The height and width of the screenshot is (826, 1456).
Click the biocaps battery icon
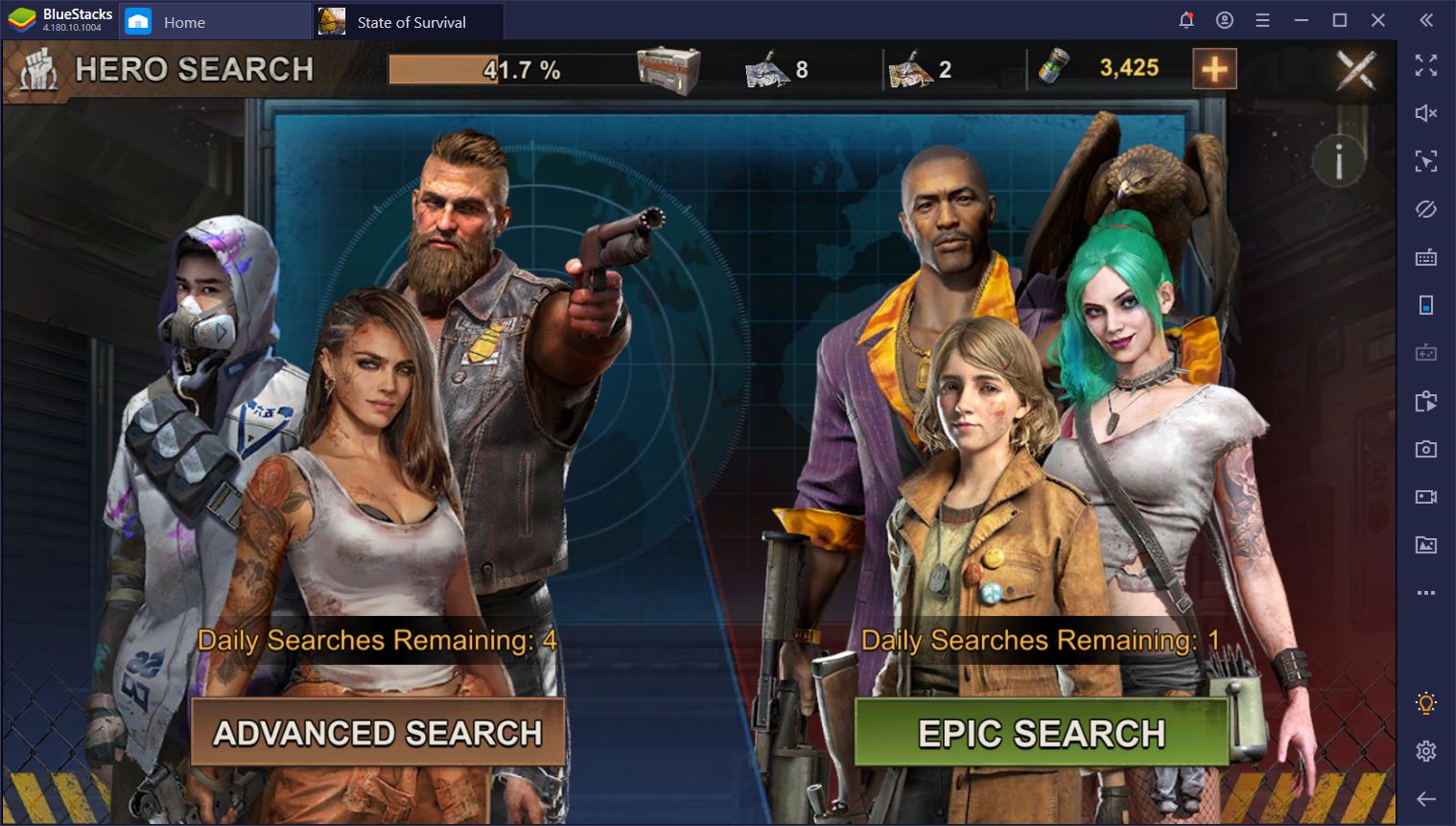click(x=1053, y=68)
